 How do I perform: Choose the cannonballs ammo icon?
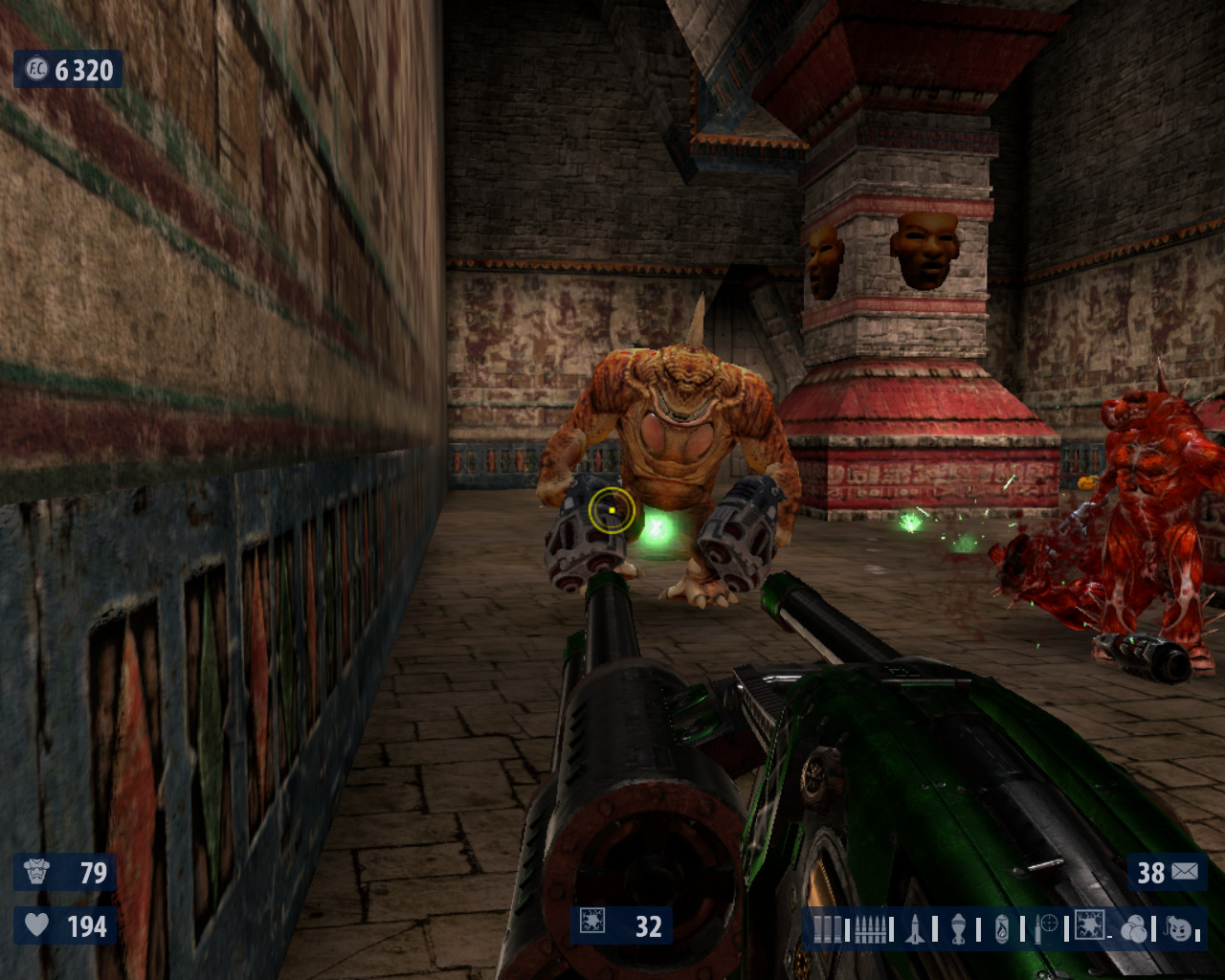[1134, 929]
